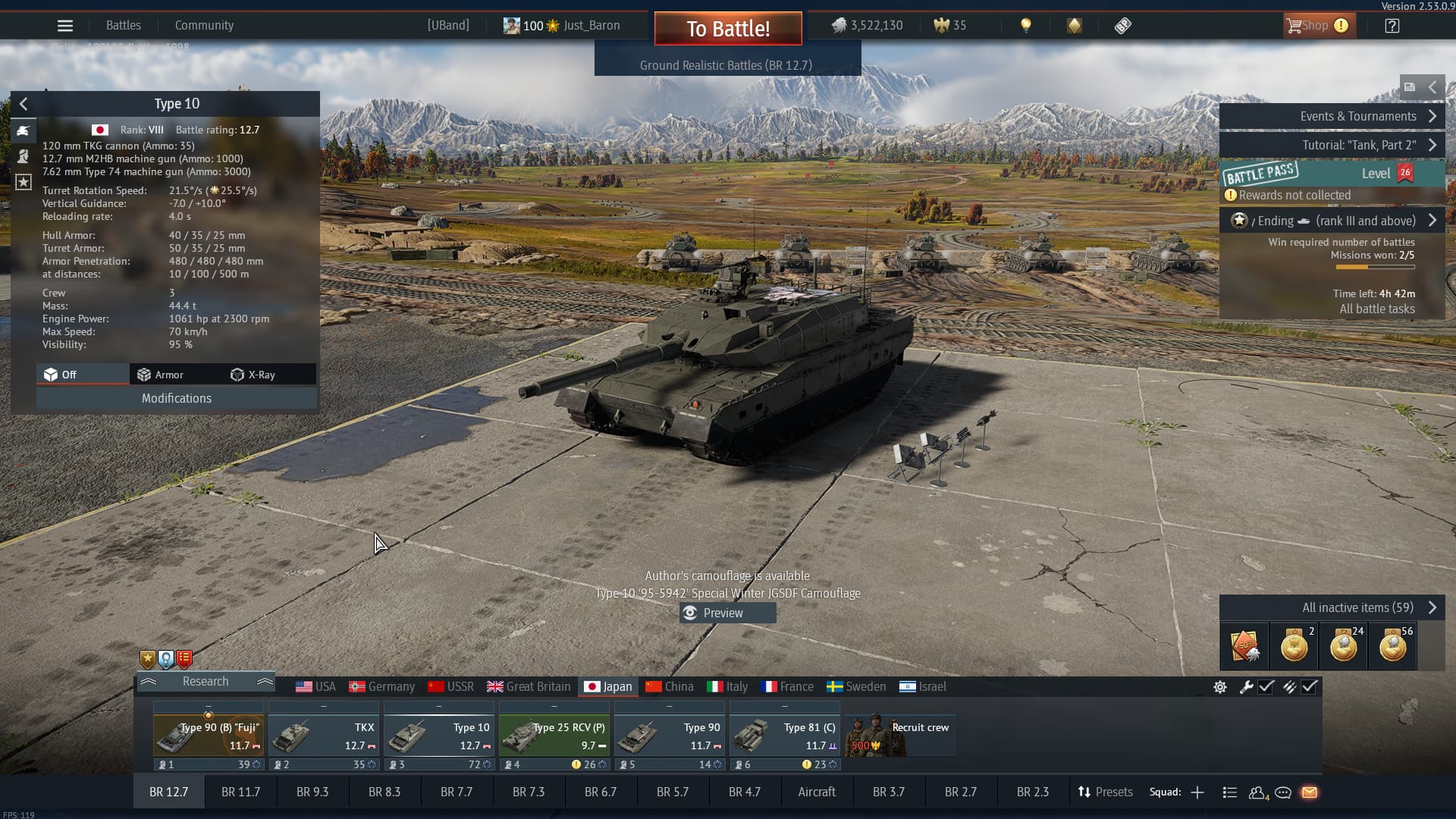Image resolution: width=1456 pixels, height=819 pixels.
Task: Preview the author's winter camouflage
Action: [x=727, y=613]
